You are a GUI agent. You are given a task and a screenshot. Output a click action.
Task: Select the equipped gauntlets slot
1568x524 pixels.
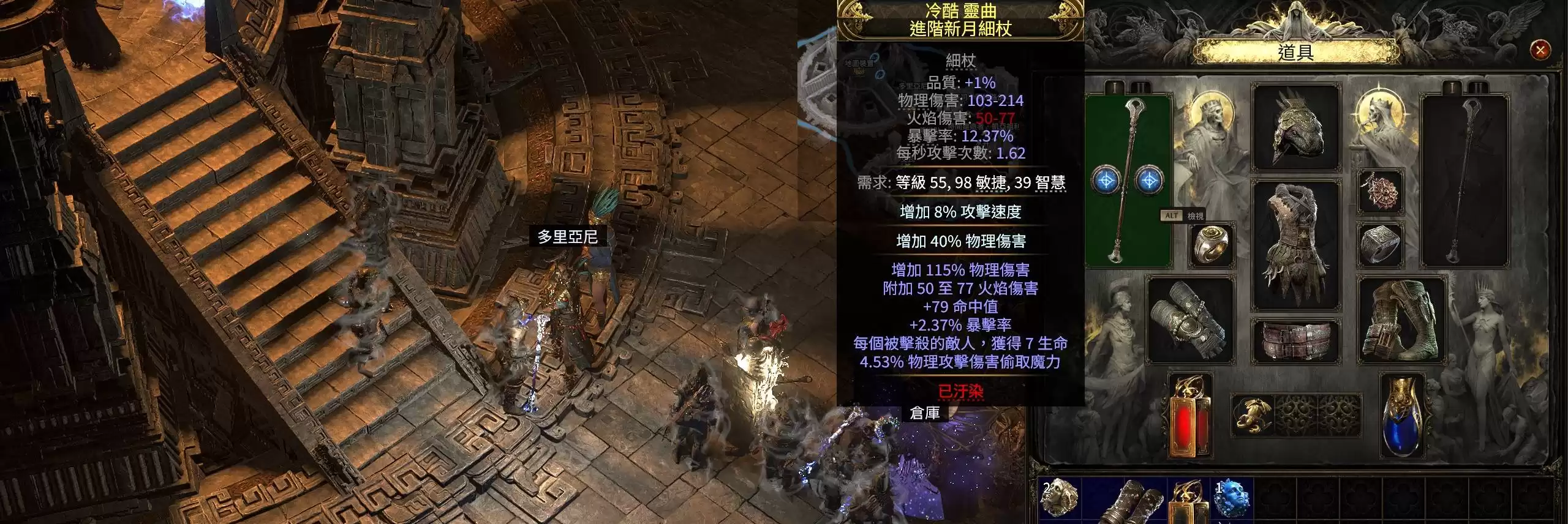click(1190, 321)
